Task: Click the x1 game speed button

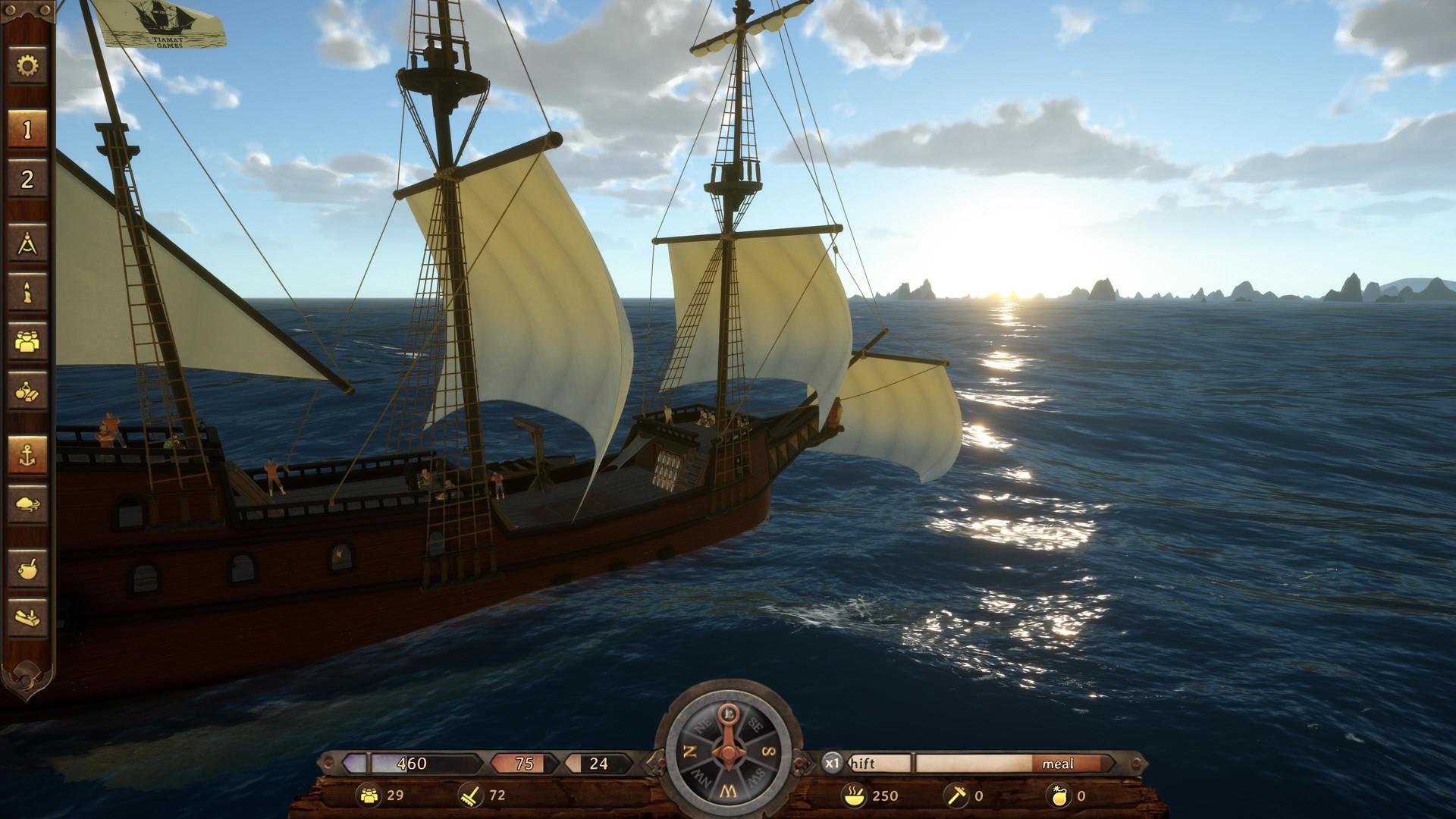Action: (833, 763)
